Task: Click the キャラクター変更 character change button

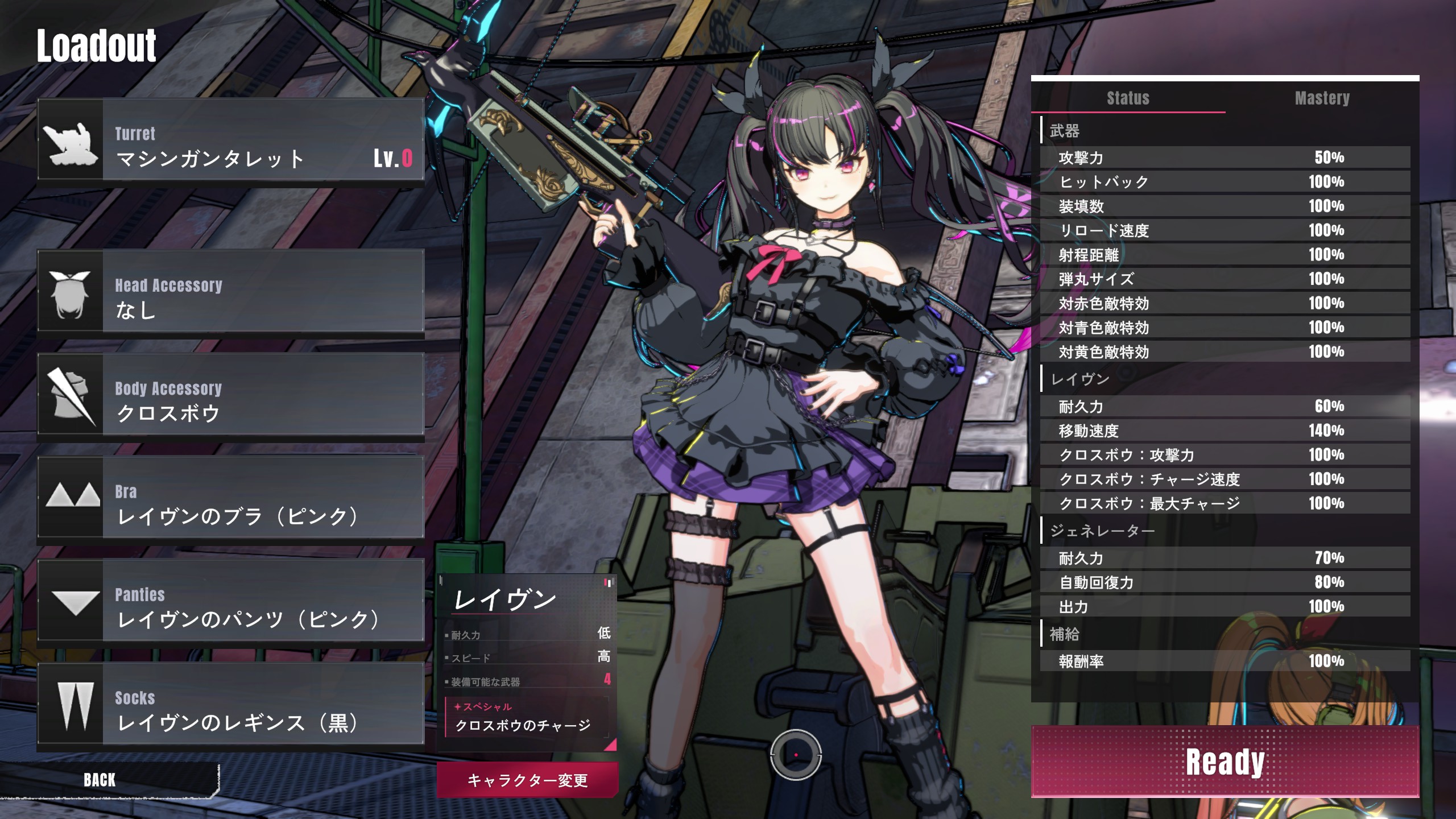Action: tap(527, 780)
